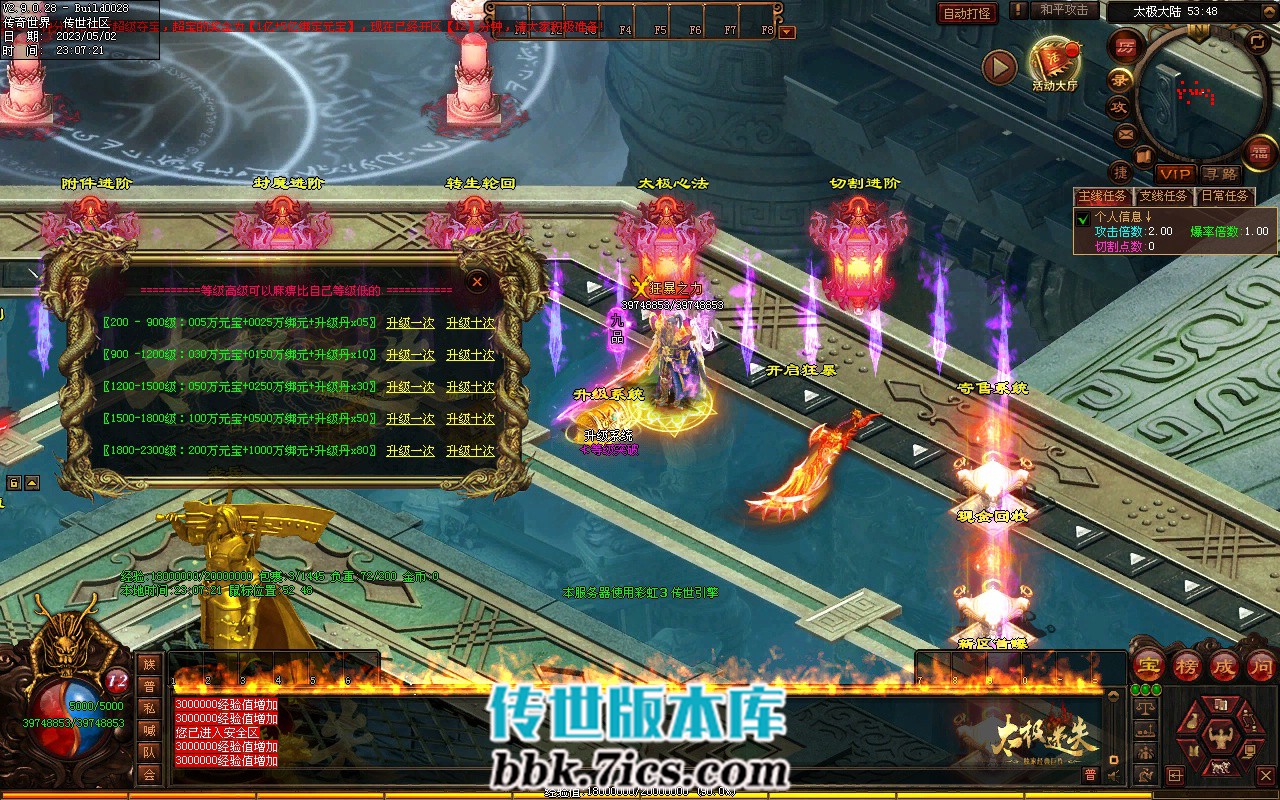Activate the 寻路 pathfinding button
This screenshot has width=1280, height=800.
[1220, 174]
